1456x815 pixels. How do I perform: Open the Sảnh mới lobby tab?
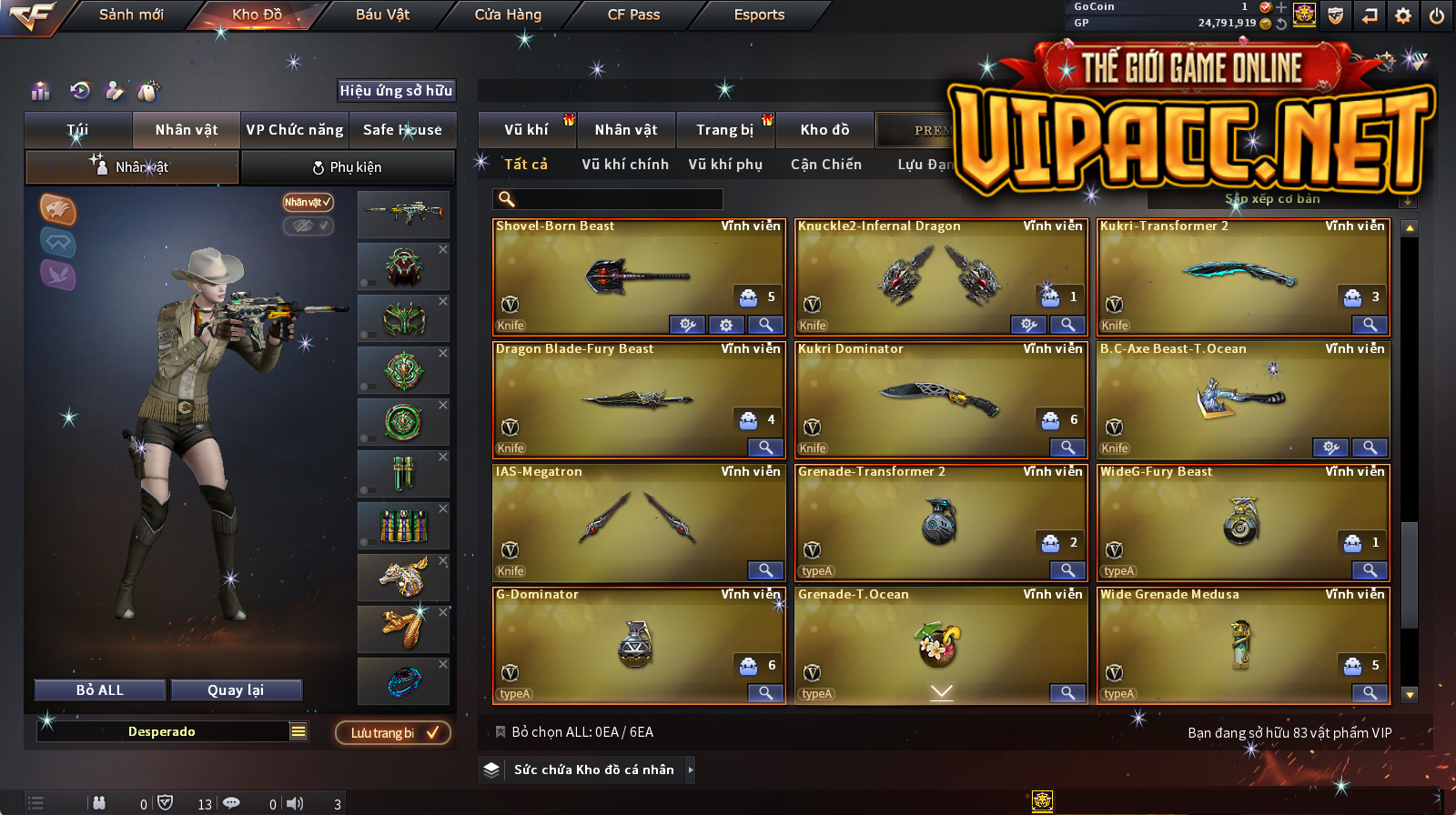click(131, 15)
